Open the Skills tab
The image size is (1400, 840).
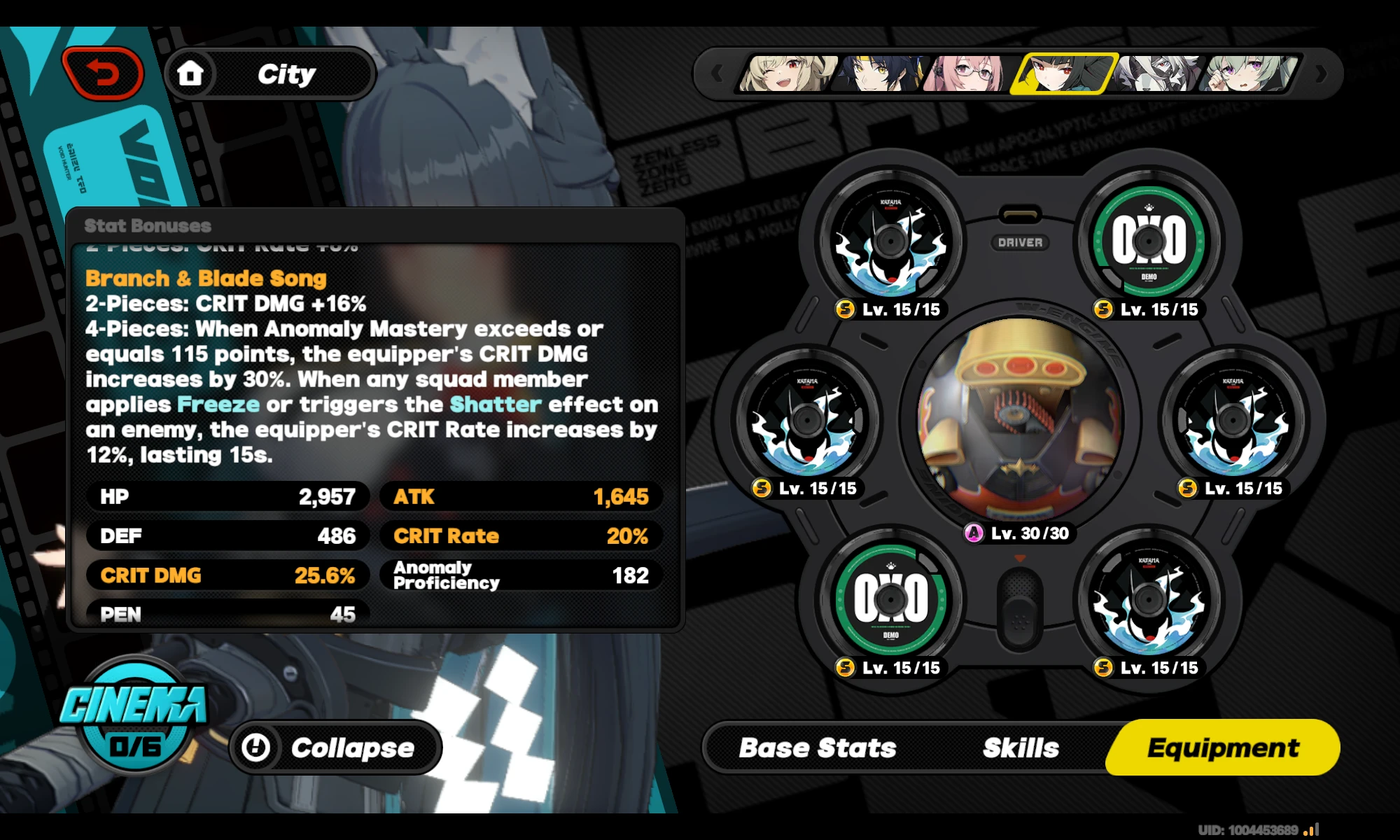click(x=1021, y=748)
